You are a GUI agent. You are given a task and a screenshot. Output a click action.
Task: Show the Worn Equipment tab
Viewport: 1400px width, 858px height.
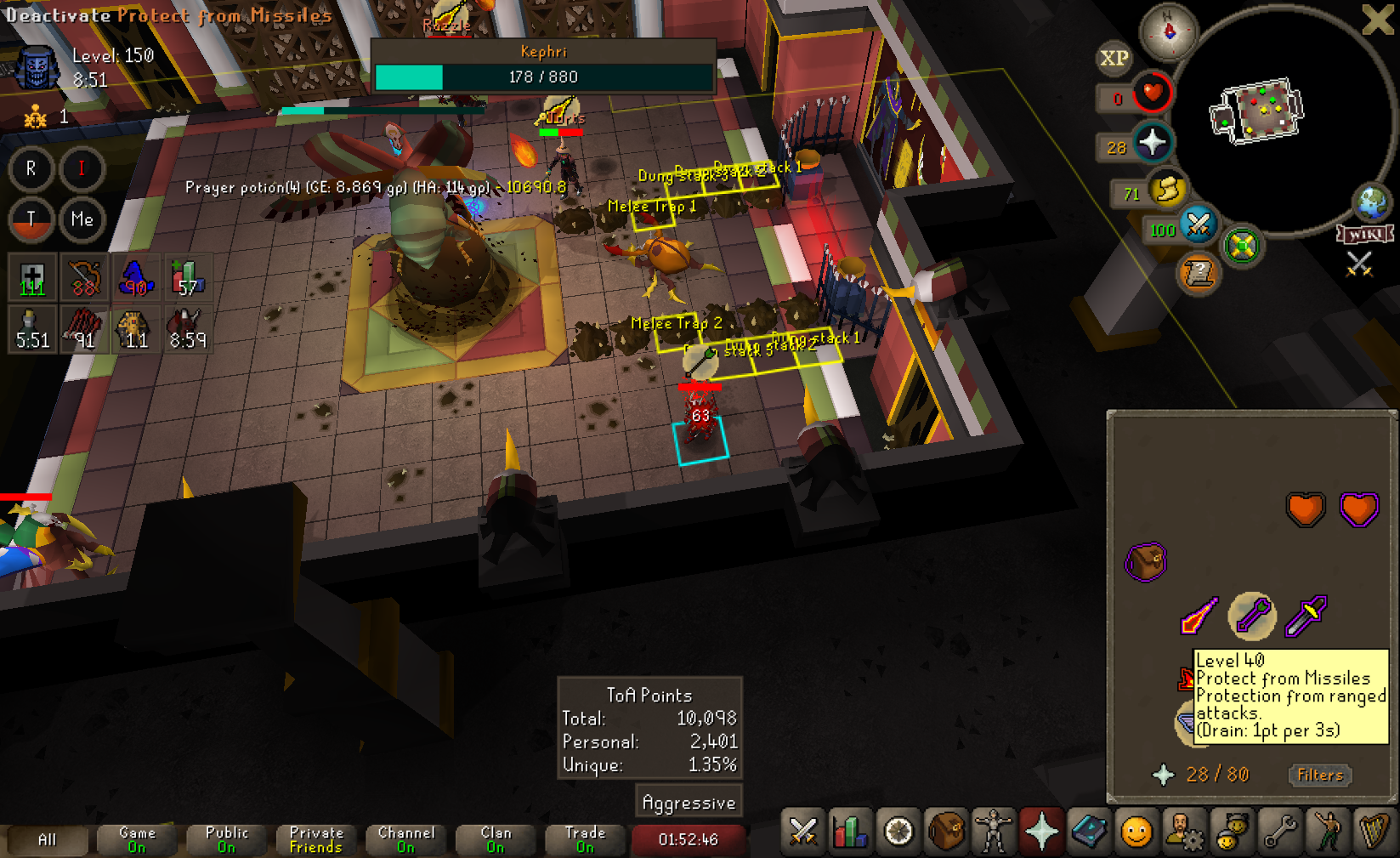tap(994, 832)
